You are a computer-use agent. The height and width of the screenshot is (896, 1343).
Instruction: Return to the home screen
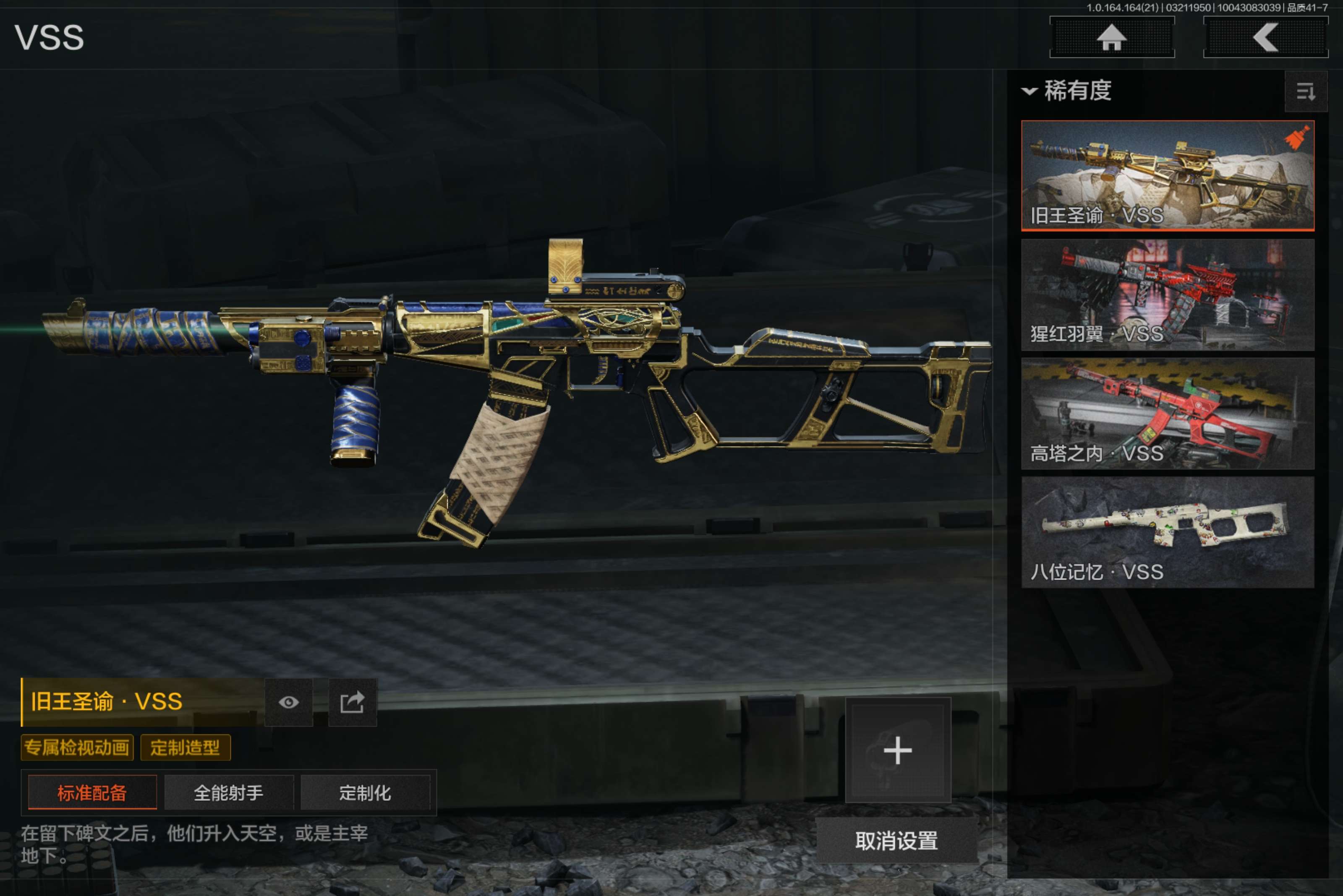[1111, 38]
